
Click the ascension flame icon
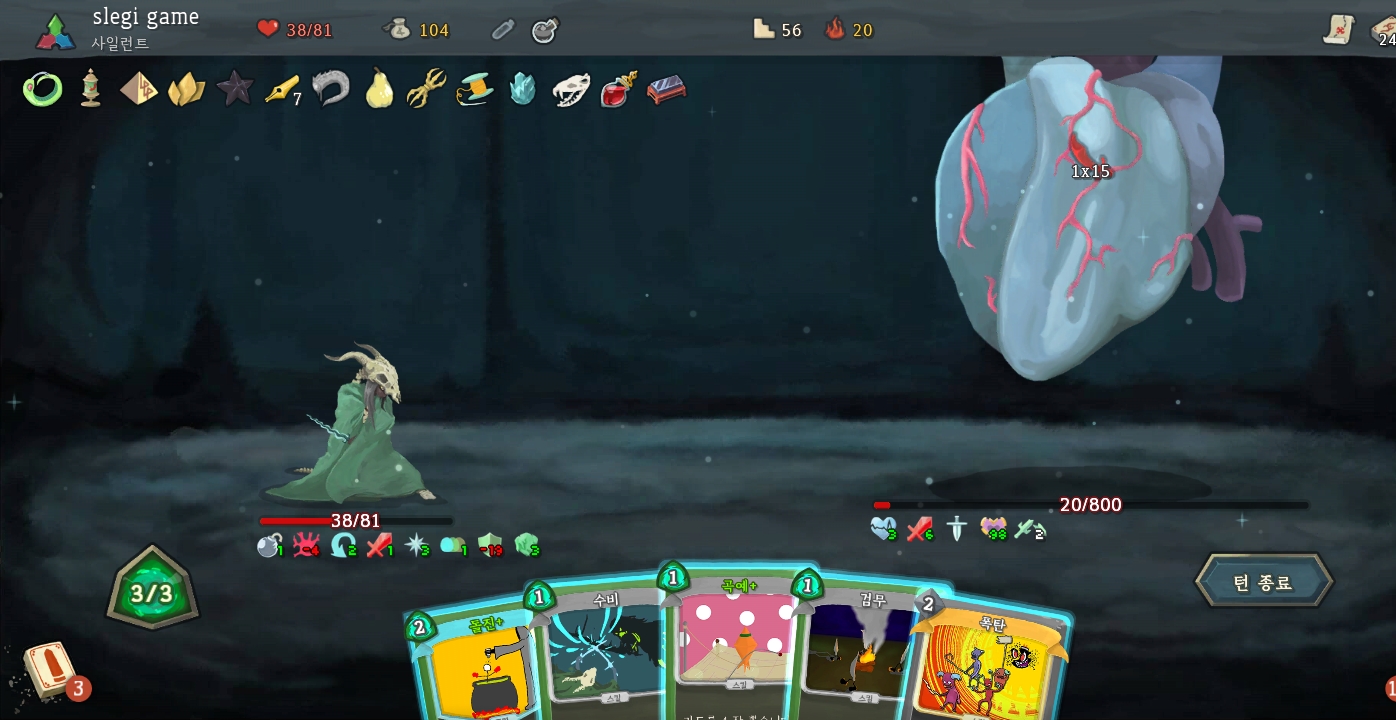click(835, 30)
